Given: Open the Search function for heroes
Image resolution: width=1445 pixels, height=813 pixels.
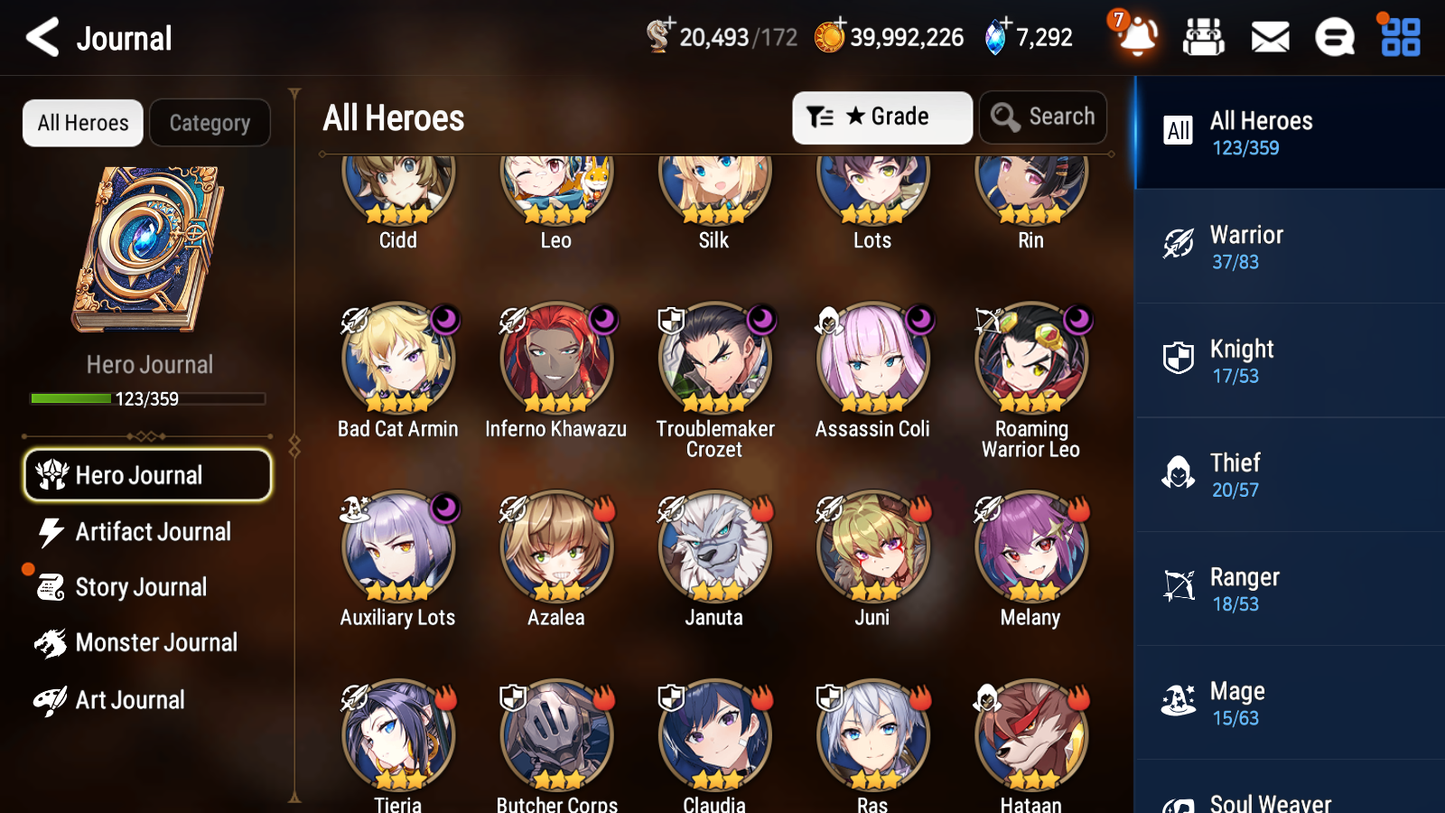Looking at the screenshot, I should click(1043, 117).
